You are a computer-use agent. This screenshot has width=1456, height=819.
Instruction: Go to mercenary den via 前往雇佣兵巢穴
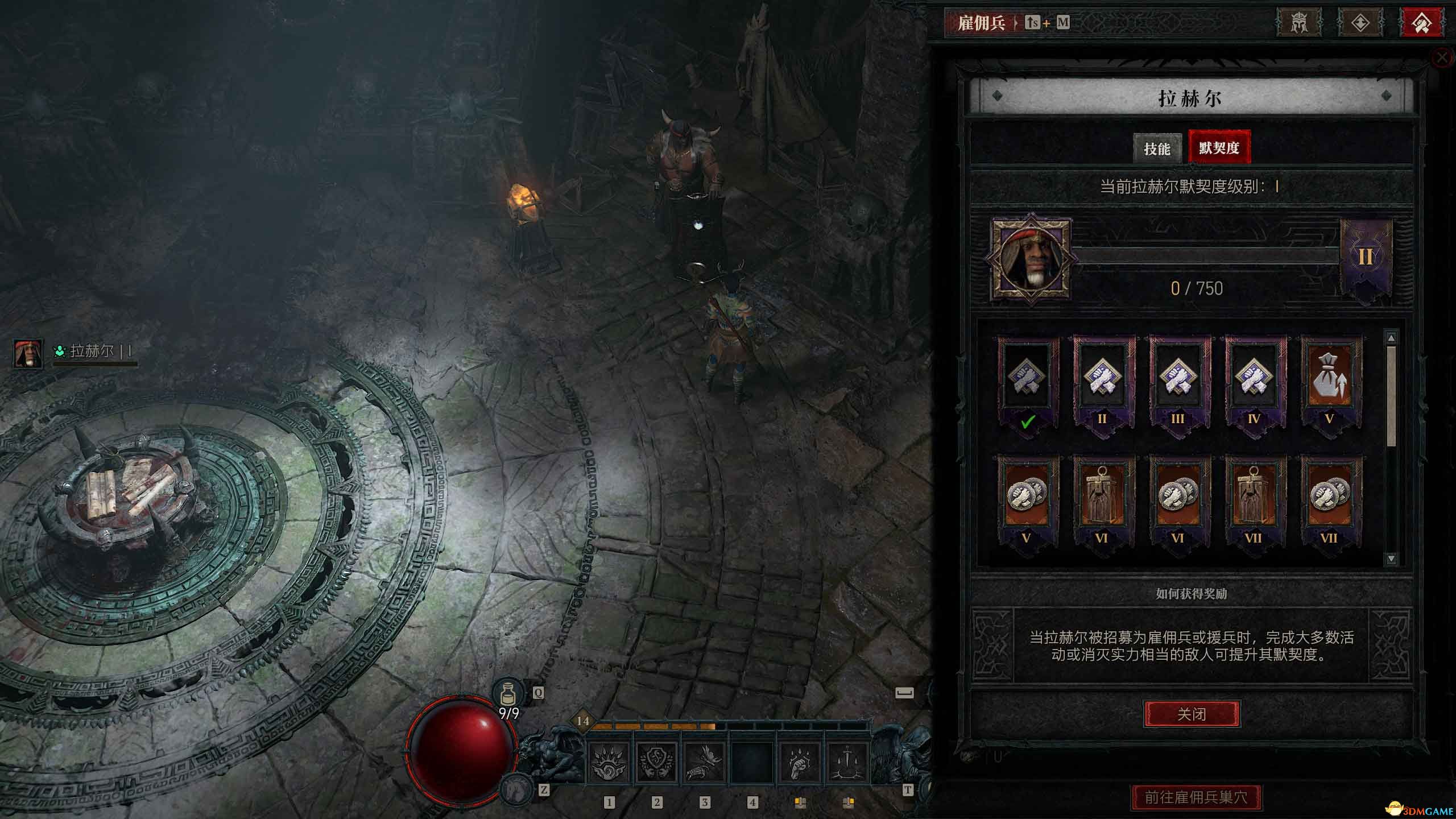[1196, 797]
